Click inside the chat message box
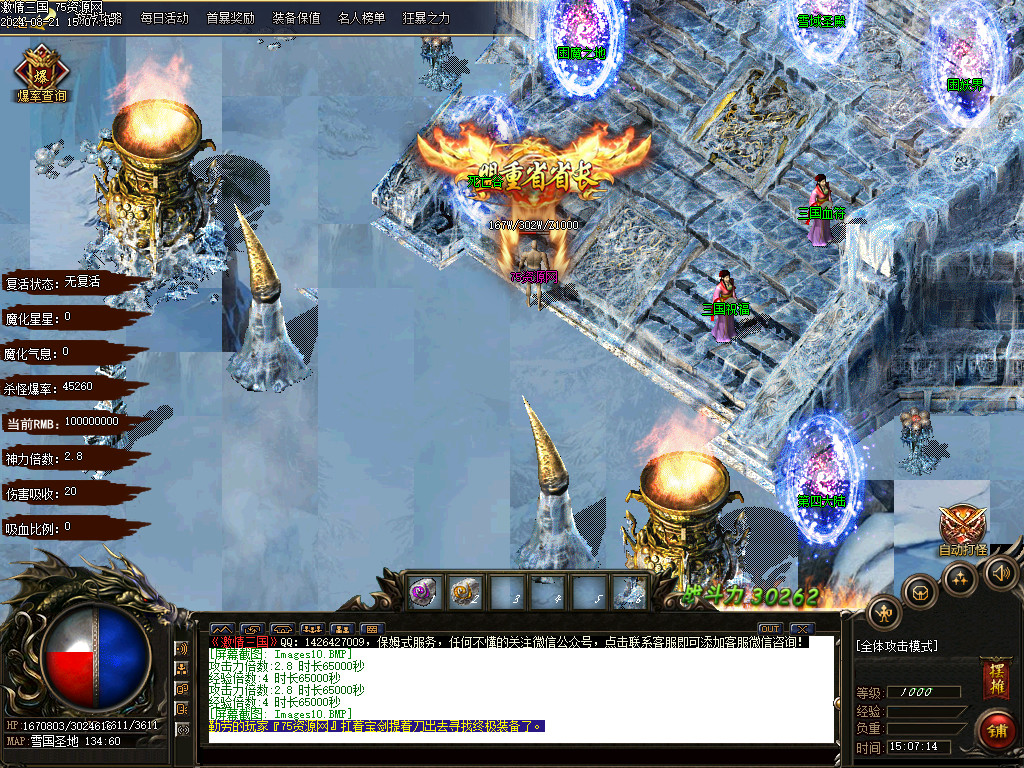The height and width of the screenshot is (768, 1024). click(x=520, y=690)
